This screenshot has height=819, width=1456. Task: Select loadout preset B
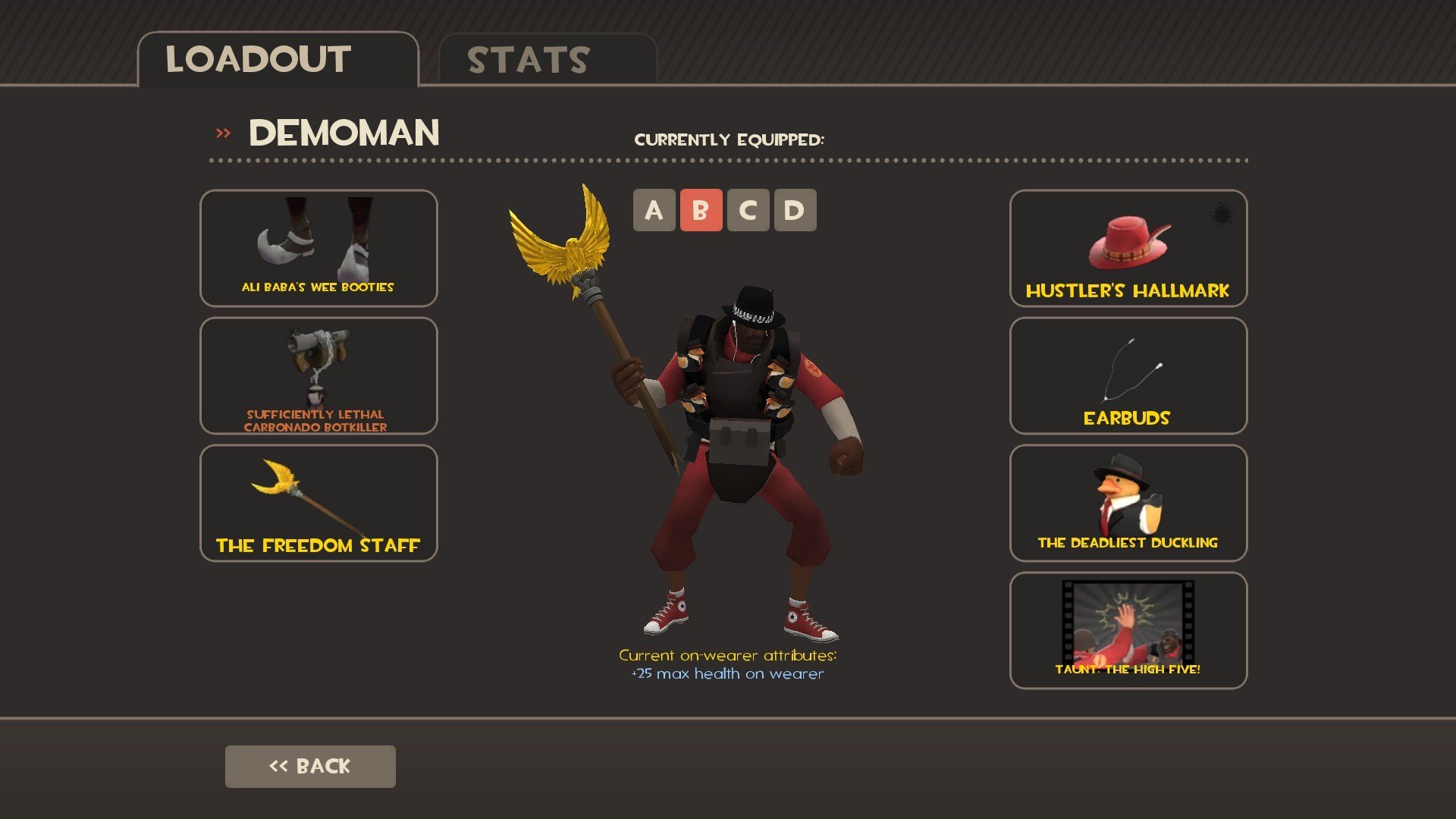[701, 210]
